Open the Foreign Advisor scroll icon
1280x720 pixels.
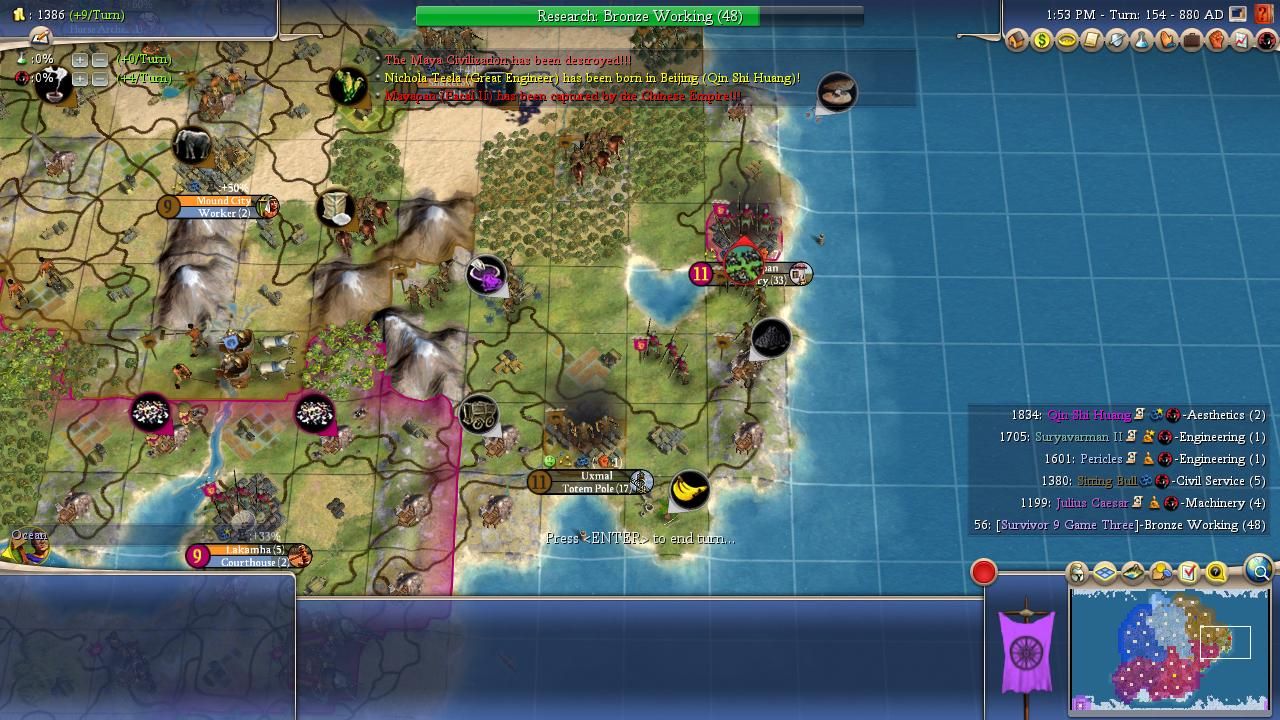[x=1091, y=41]
